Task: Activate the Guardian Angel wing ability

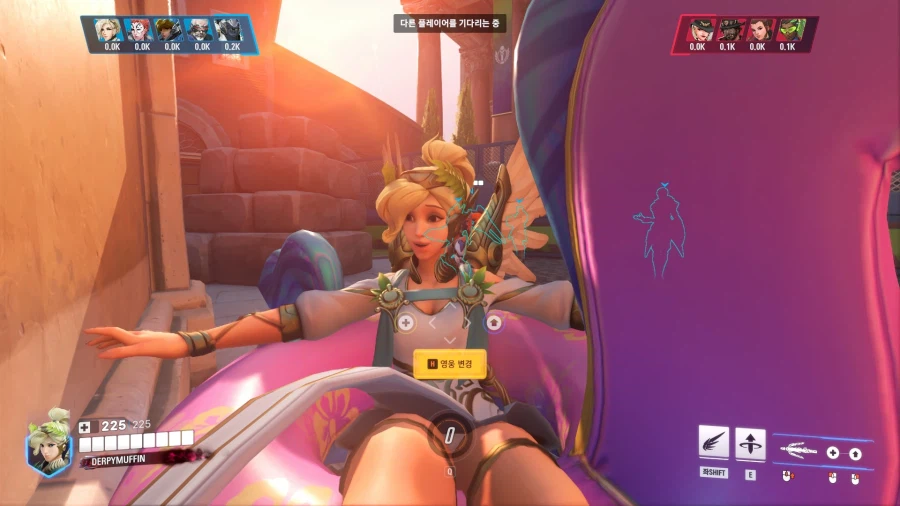Action: (x=713, y=443)
